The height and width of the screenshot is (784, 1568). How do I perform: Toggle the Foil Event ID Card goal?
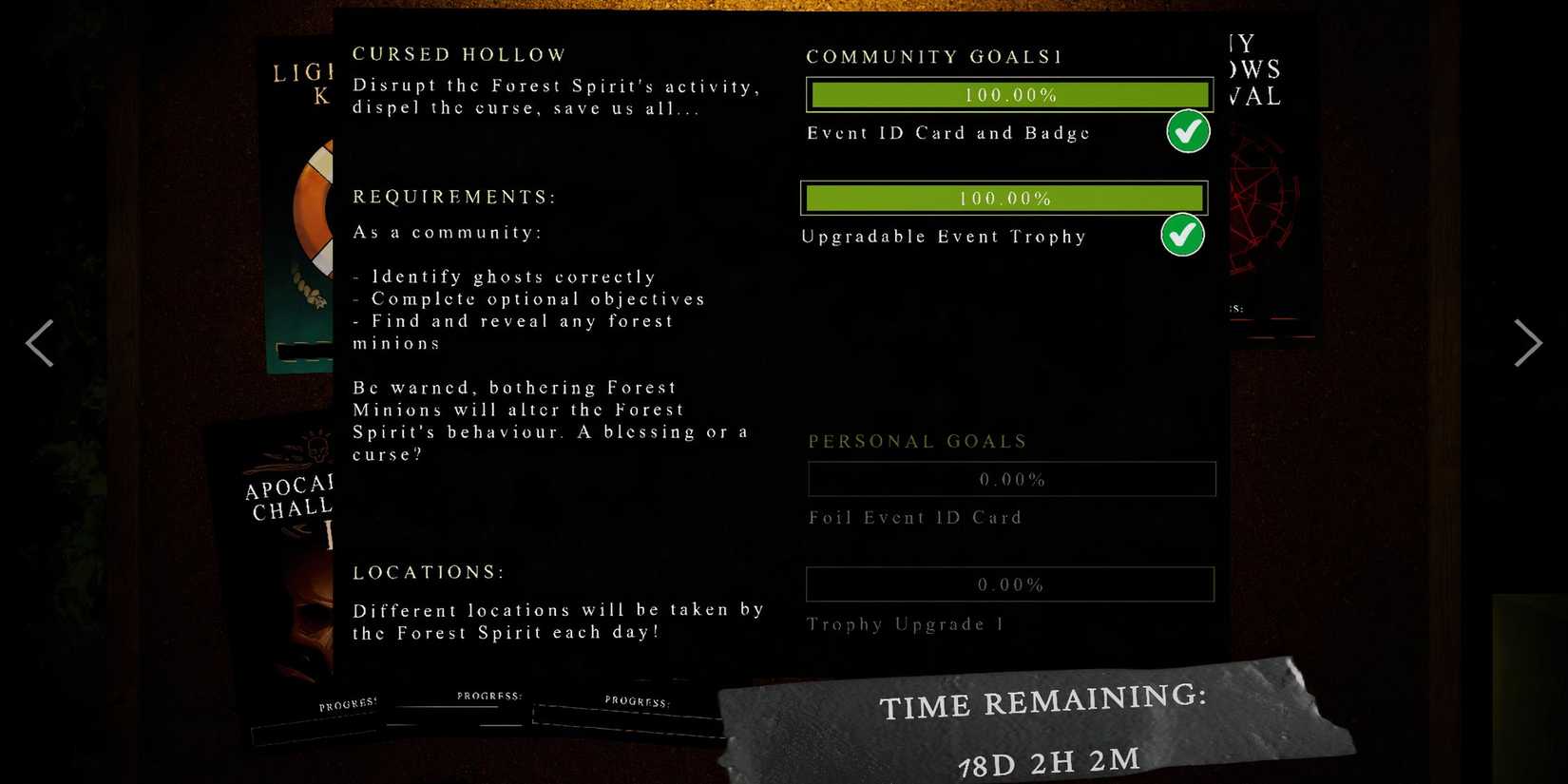1010,479
